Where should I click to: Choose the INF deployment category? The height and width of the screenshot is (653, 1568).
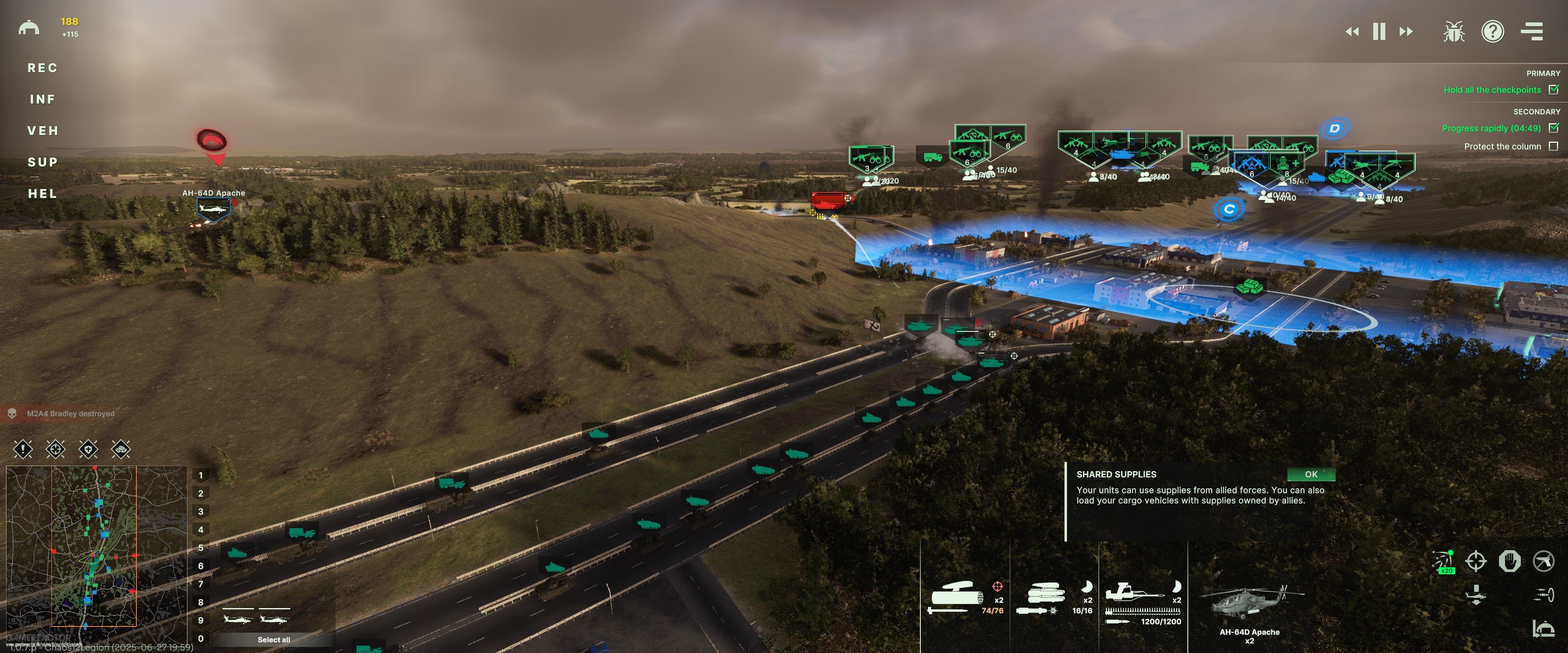point(42,99)
